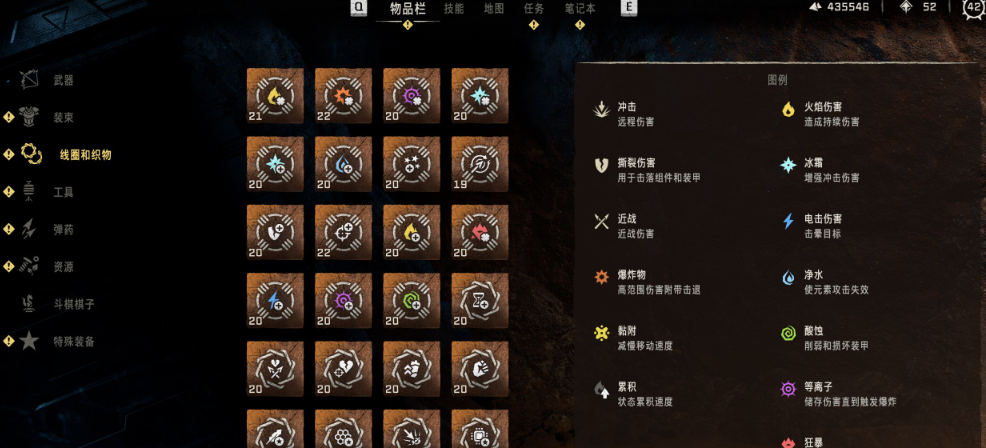Select the 特殊装备 category
Image resolution: width=986 pixels, height=448 pixels.
[73, 341]
